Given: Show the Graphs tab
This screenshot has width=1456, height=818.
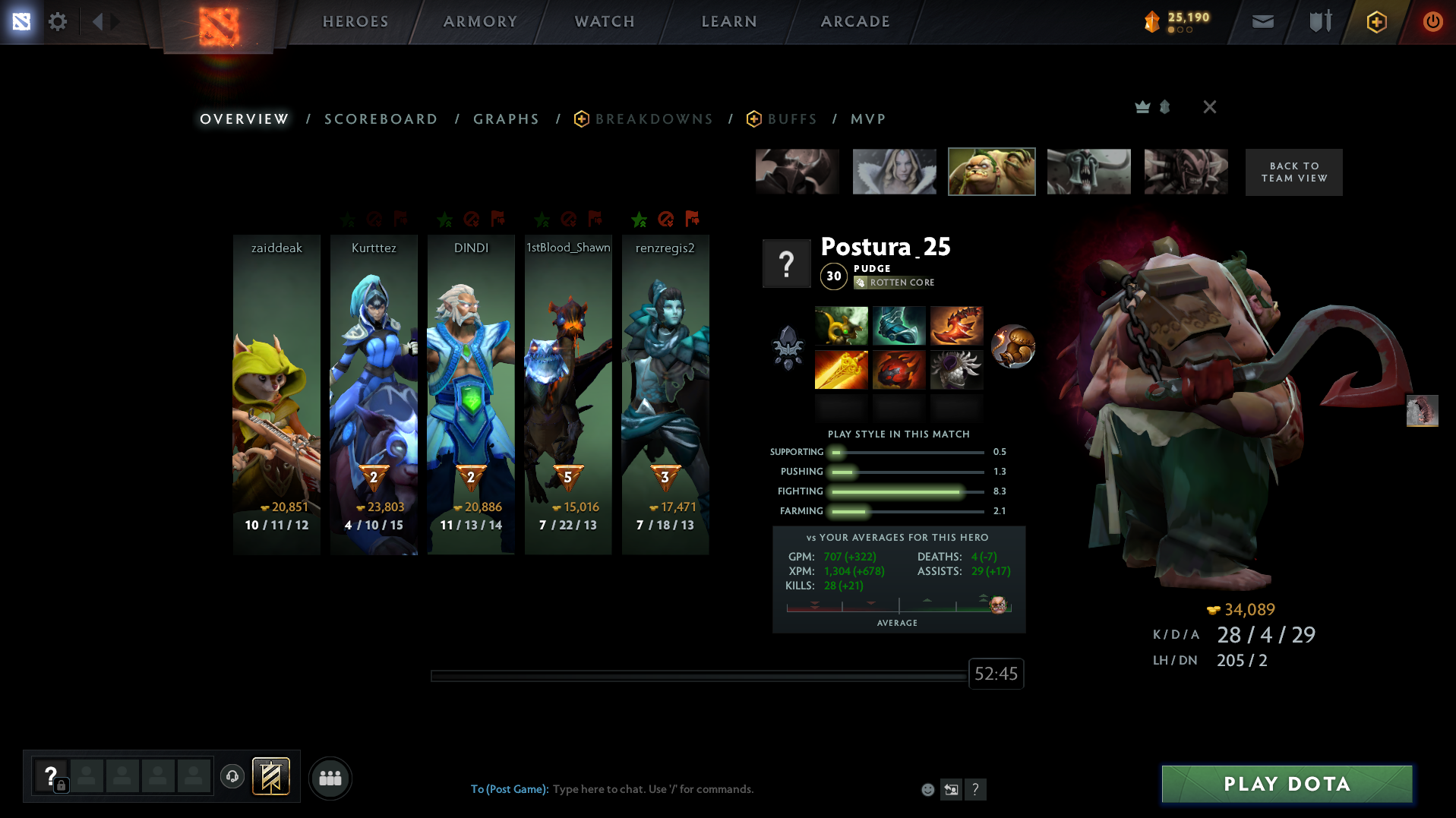Looking at the screenshot, I should [506, 119].
